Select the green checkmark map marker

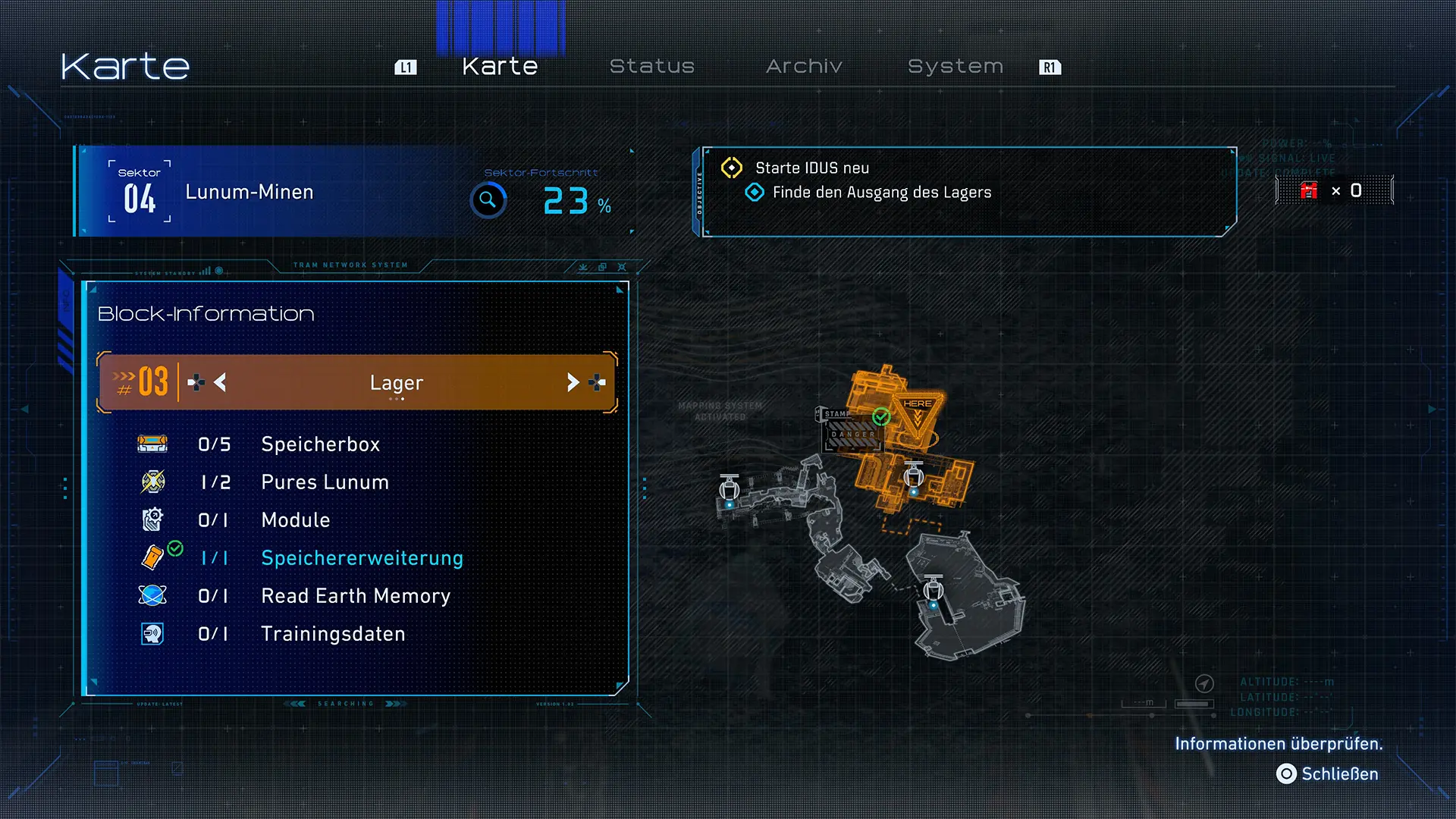coord(881,416)
